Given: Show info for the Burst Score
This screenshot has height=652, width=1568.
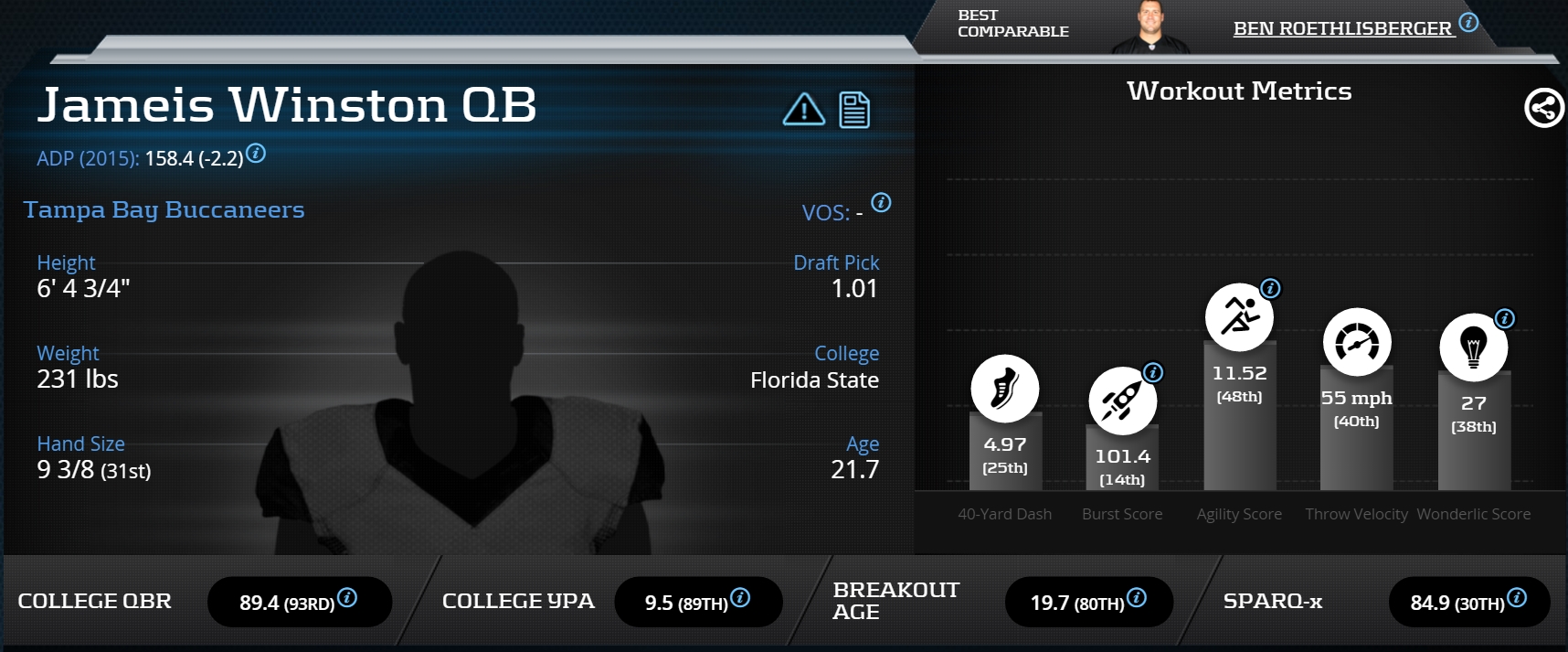Looking at the screenshot, I should click(x=1154, y=372).
